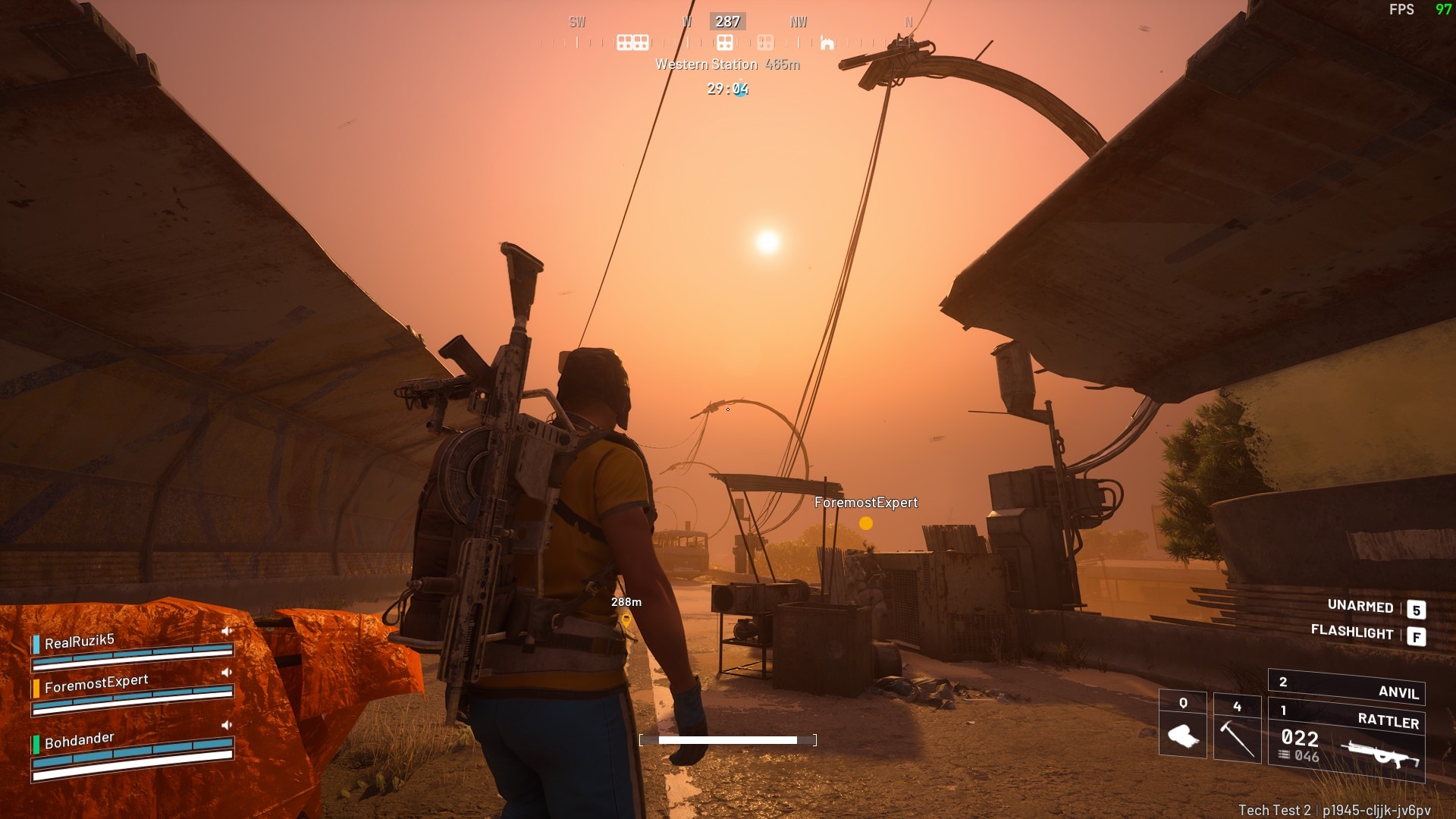1456x819 pixels.
Task: Click the castle icon on the compass
Action: [x=827, y=42]
